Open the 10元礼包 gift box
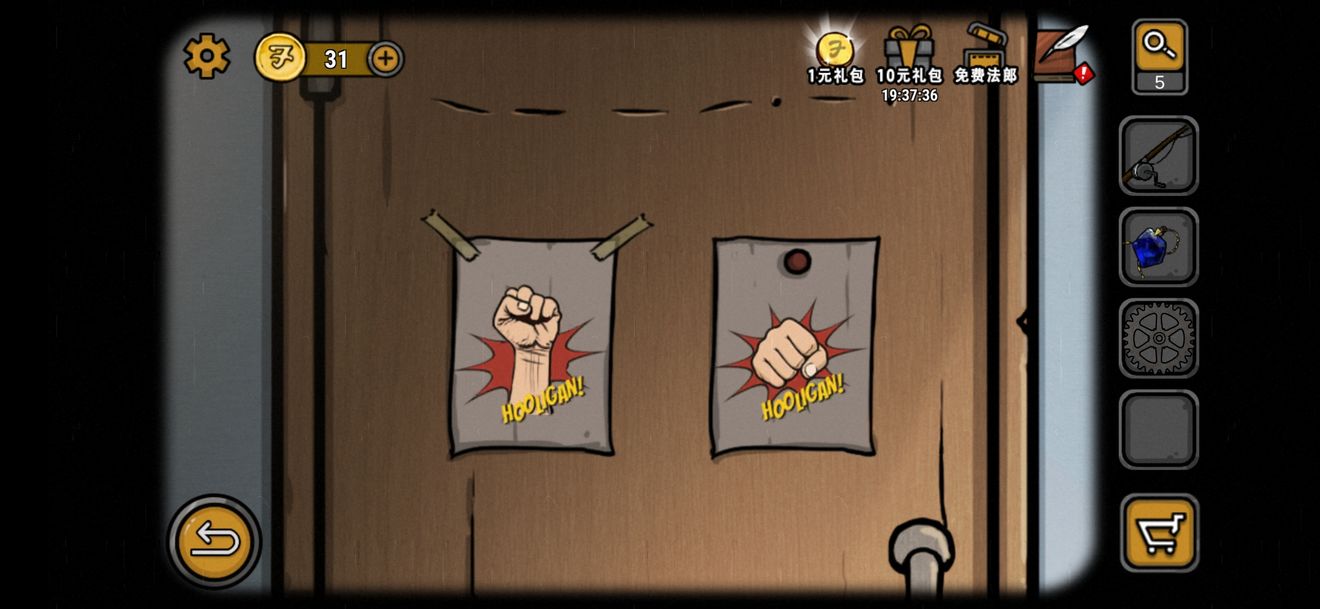Viewport: 1320px width, 609px height. (x=909, y=56)
